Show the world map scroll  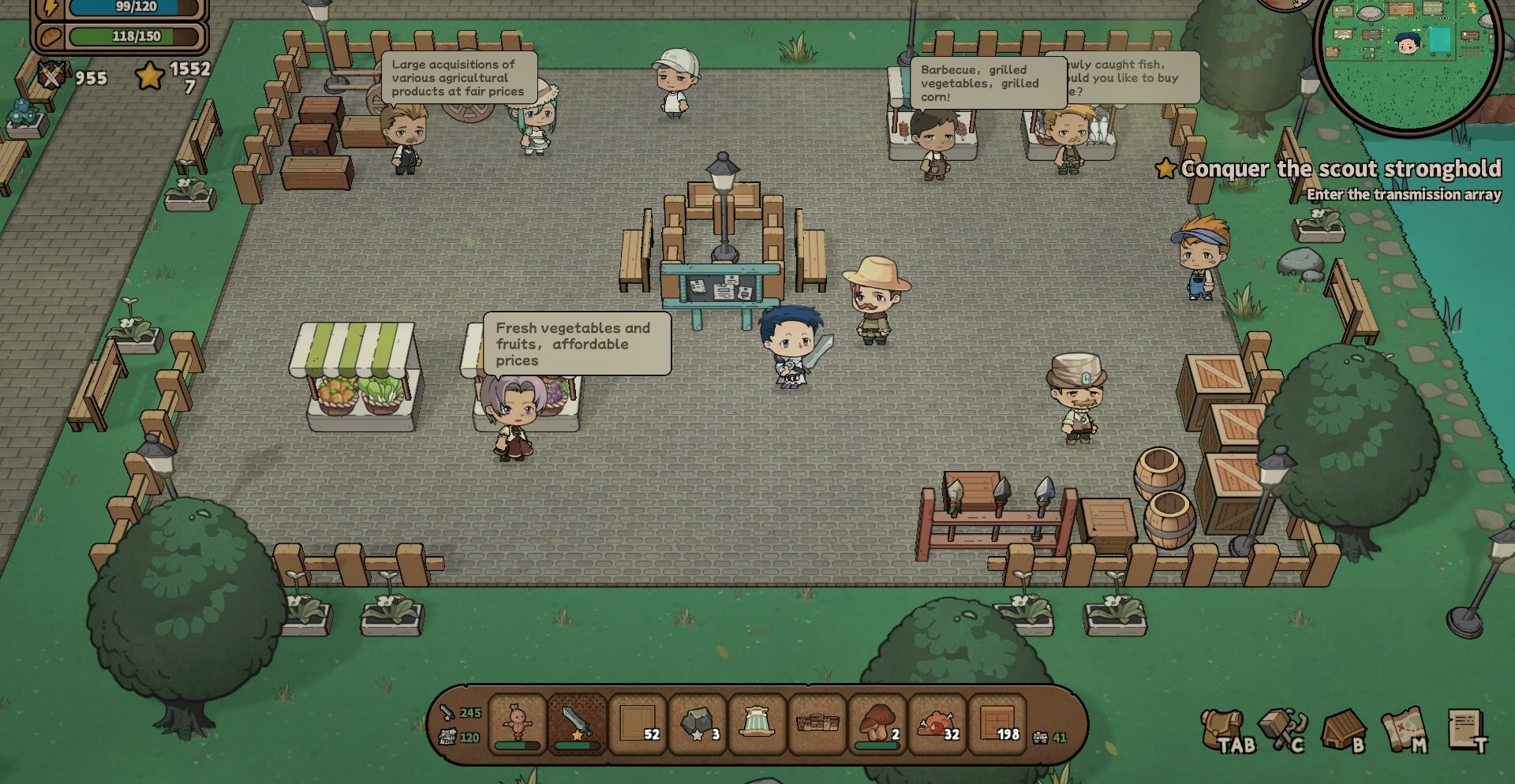(x=1405, y=730)
